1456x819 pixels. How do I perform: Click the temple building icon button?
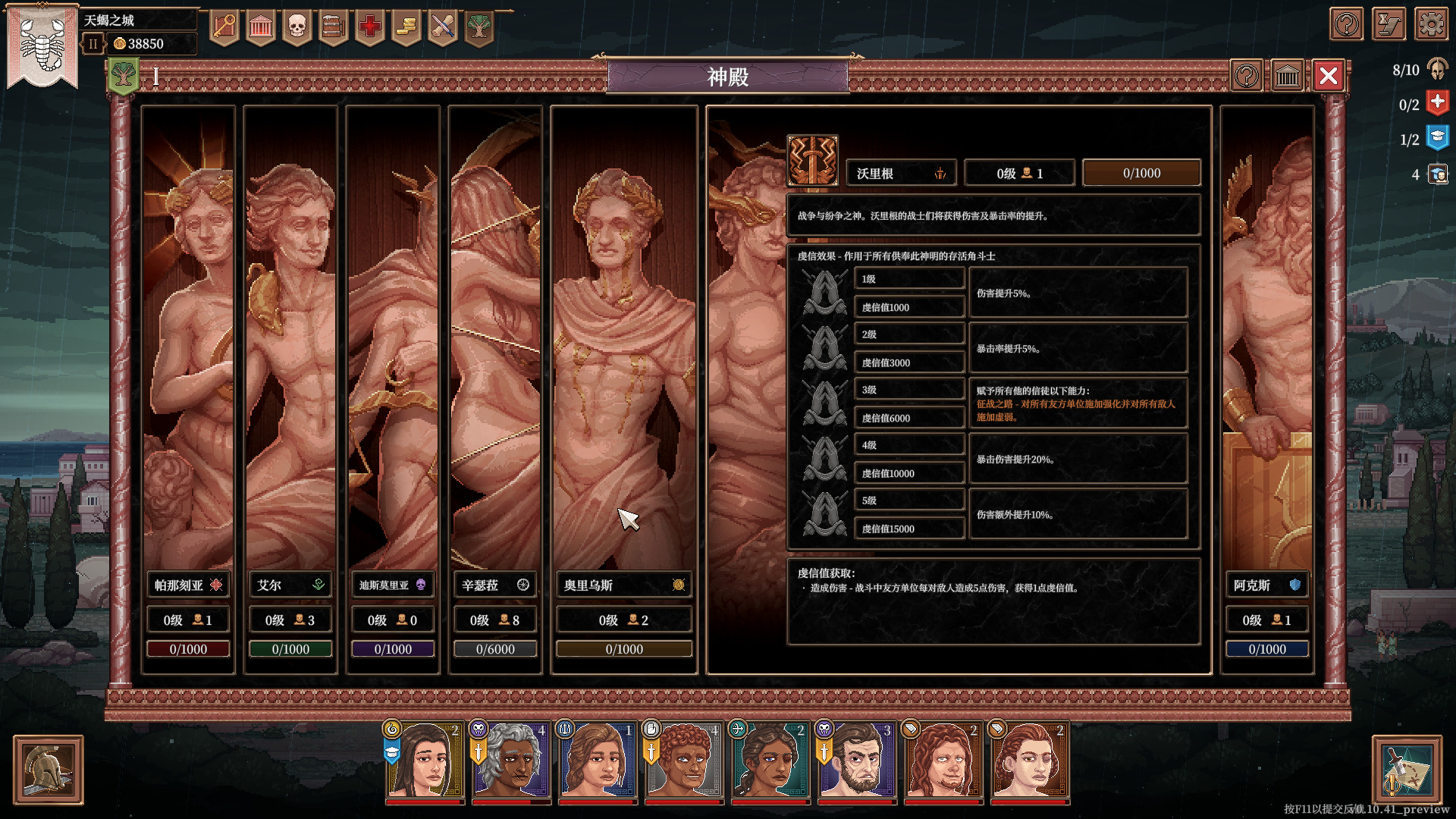tap(1288, 76)
